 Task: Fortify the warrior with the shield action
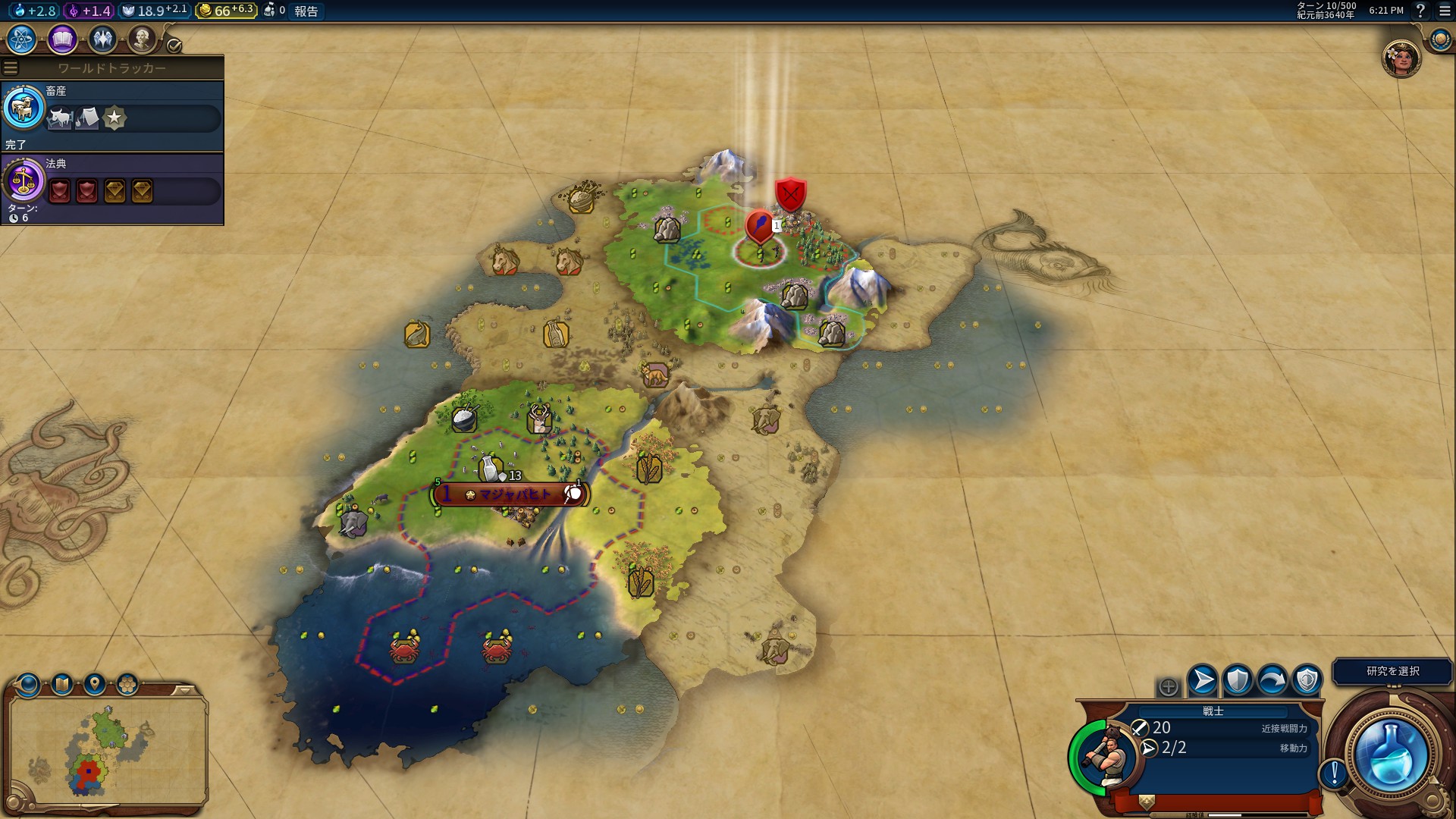(1238, 680)
